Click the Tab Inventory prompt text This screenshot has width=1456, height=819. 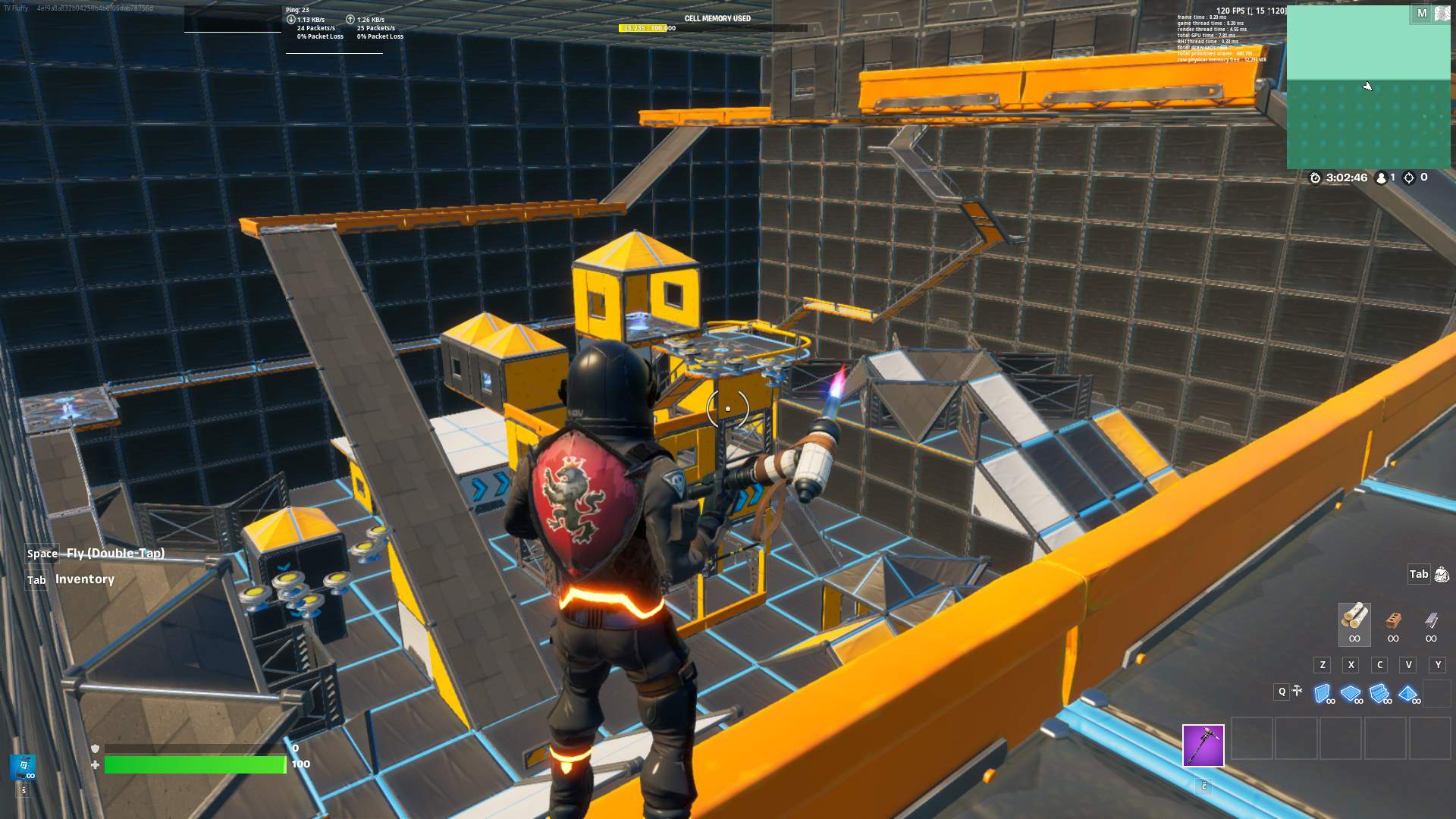[x=83, y=579]
